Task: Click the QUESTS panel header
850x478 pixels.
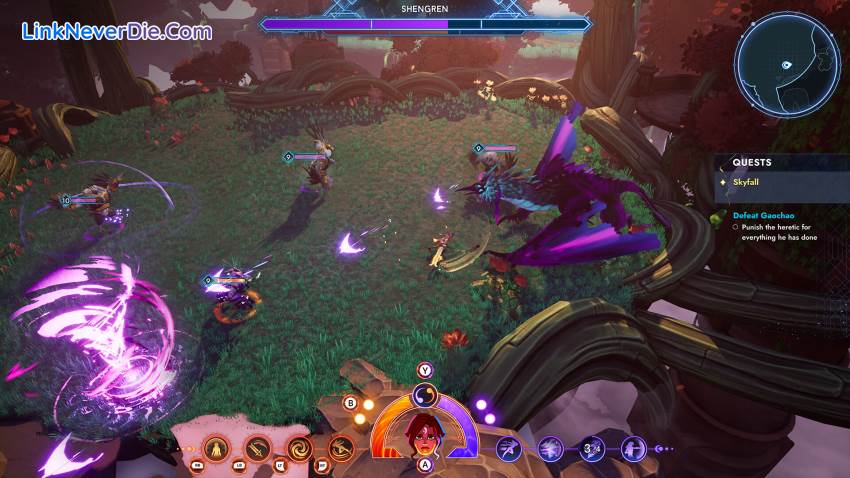Action: click(x=752, y=162)
